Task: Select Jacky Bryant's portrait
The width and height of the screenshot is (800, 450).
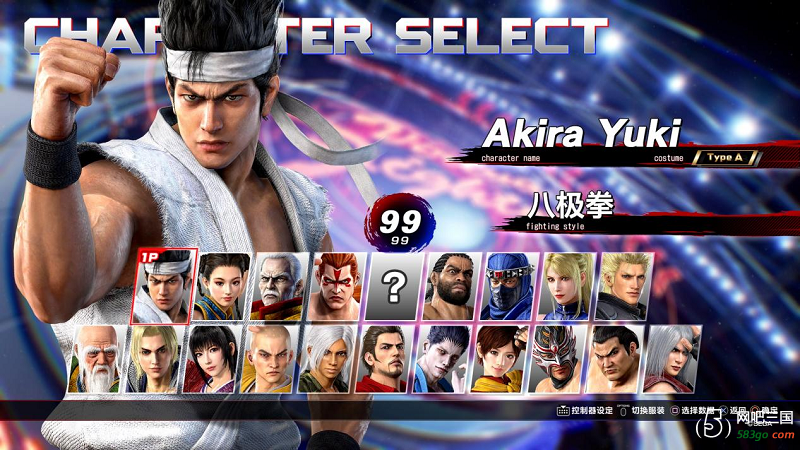Action: click(x=624, y=285)
